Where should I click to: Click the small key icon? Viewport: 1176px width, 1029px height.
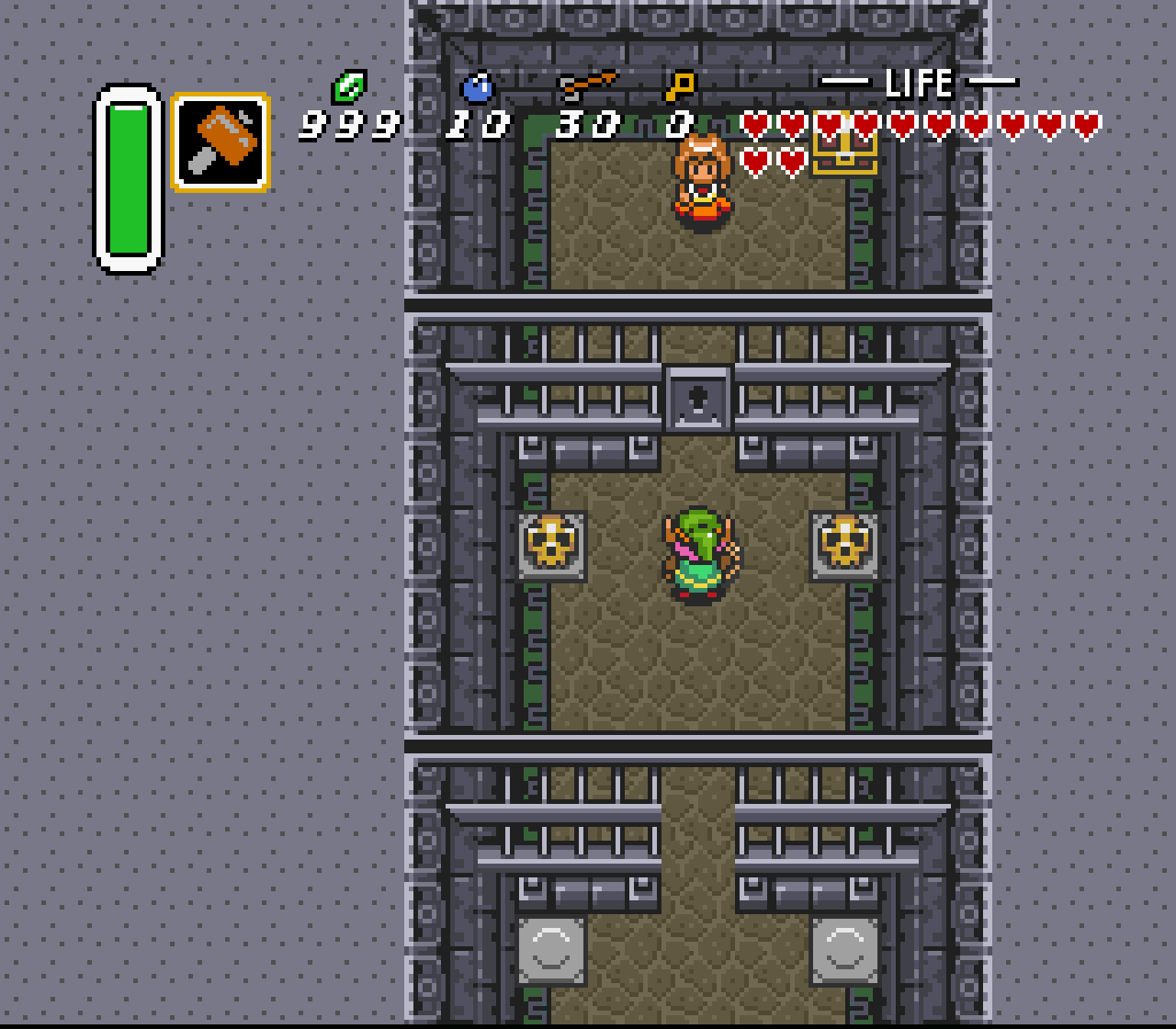tap(680, 86)
